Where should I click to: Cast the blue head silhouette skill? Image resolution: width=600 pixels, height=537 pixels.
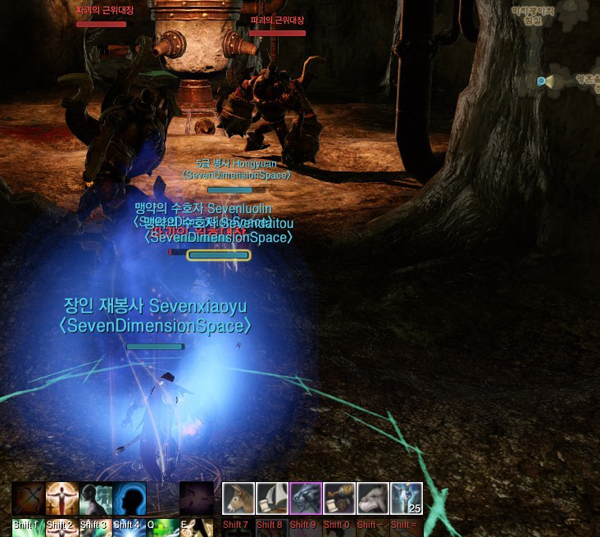pyautogui.click(x=130, y=500)
